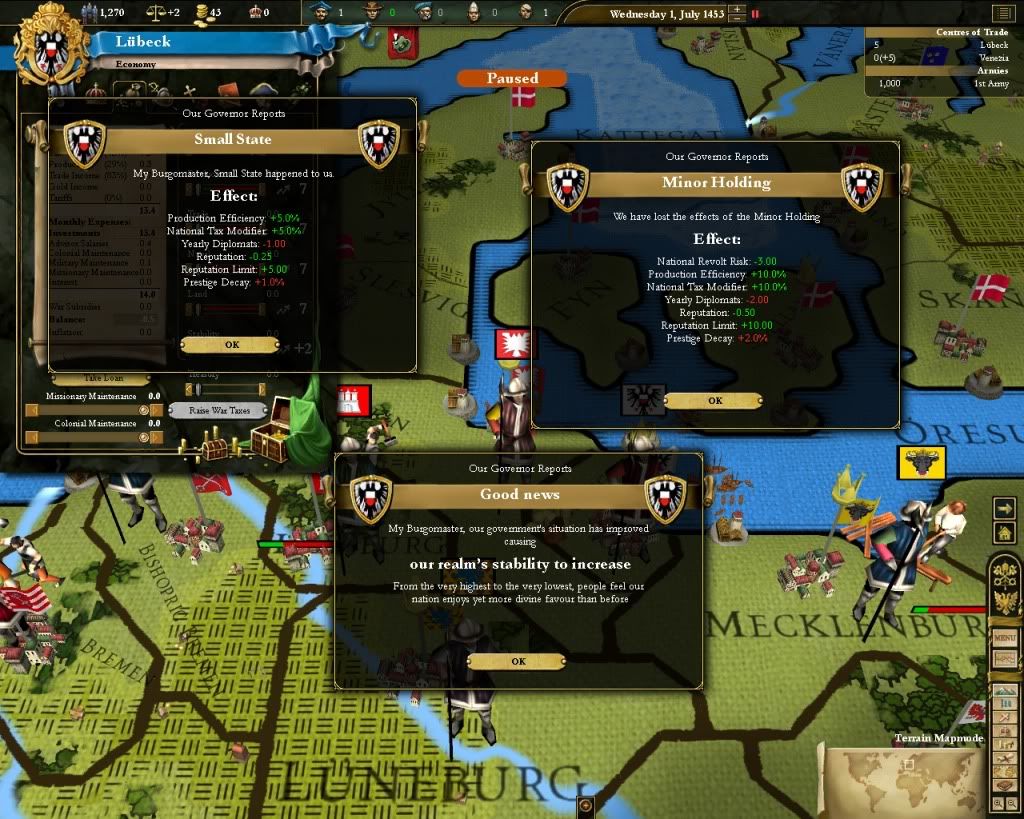Open the game MENU button
Screen dimensions: 1024x819
[x=1004, y=638]
